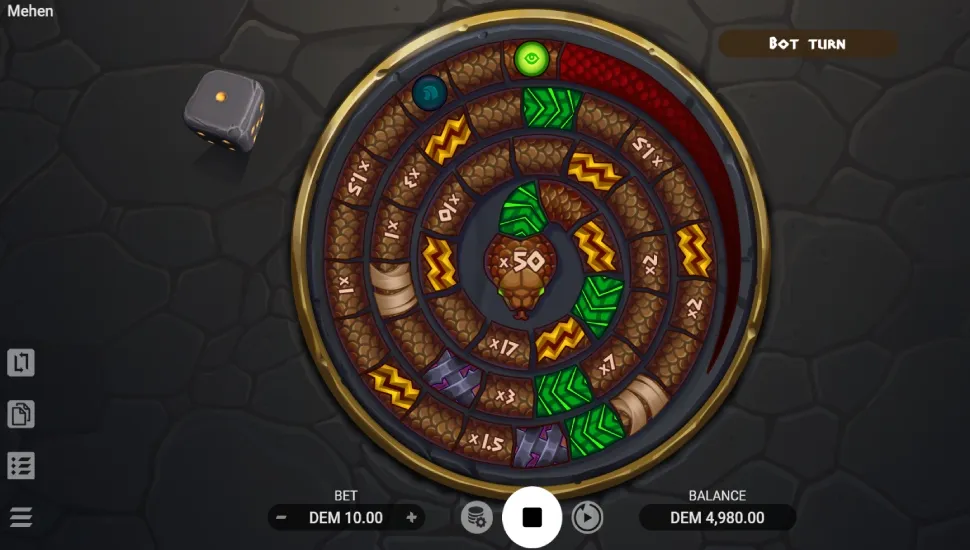Click the grey dice
This screenshot has height=550, width=970.
tap(224, 112)
